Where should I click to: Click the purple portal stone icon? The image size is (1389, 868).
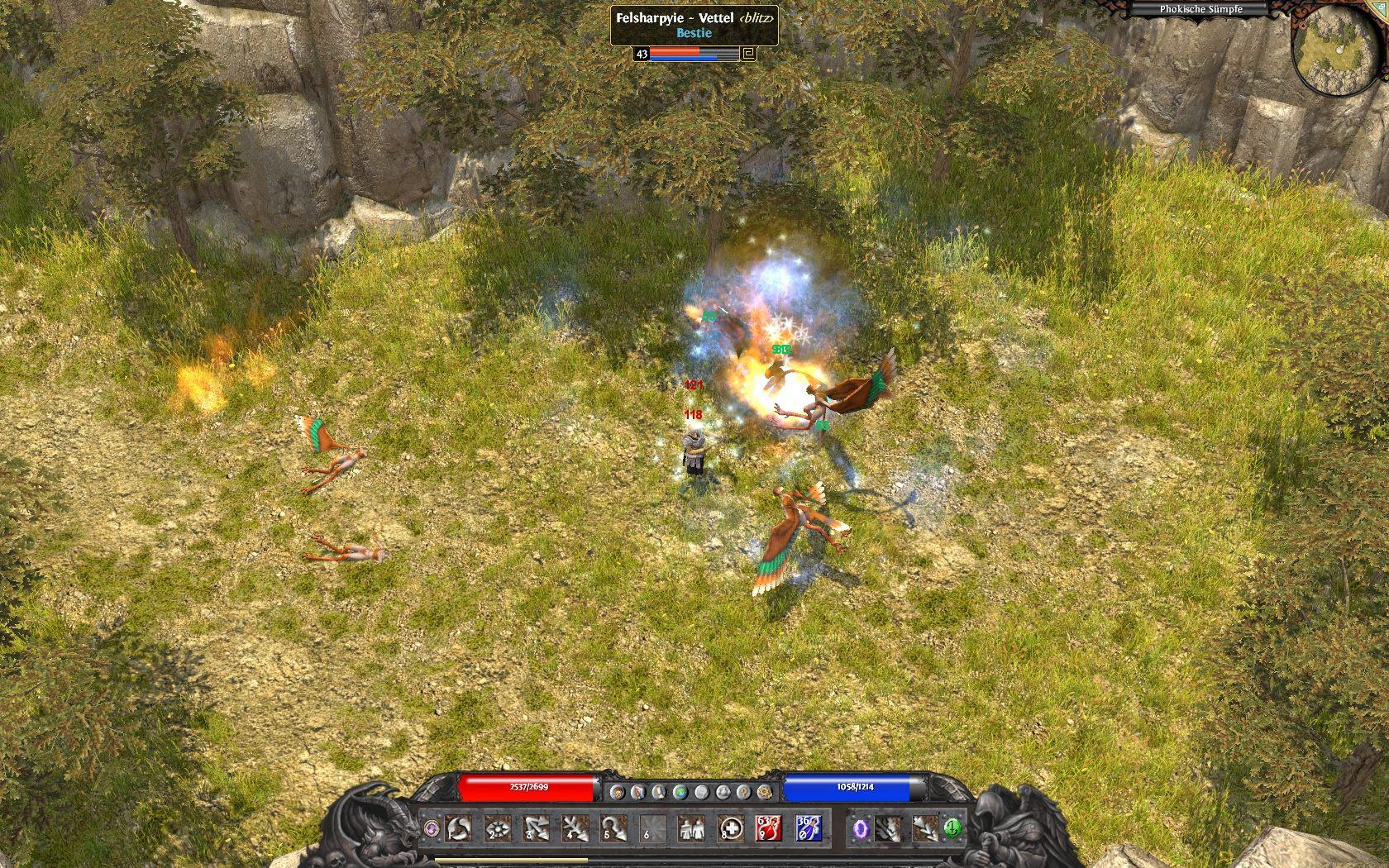tap(862, 827)
